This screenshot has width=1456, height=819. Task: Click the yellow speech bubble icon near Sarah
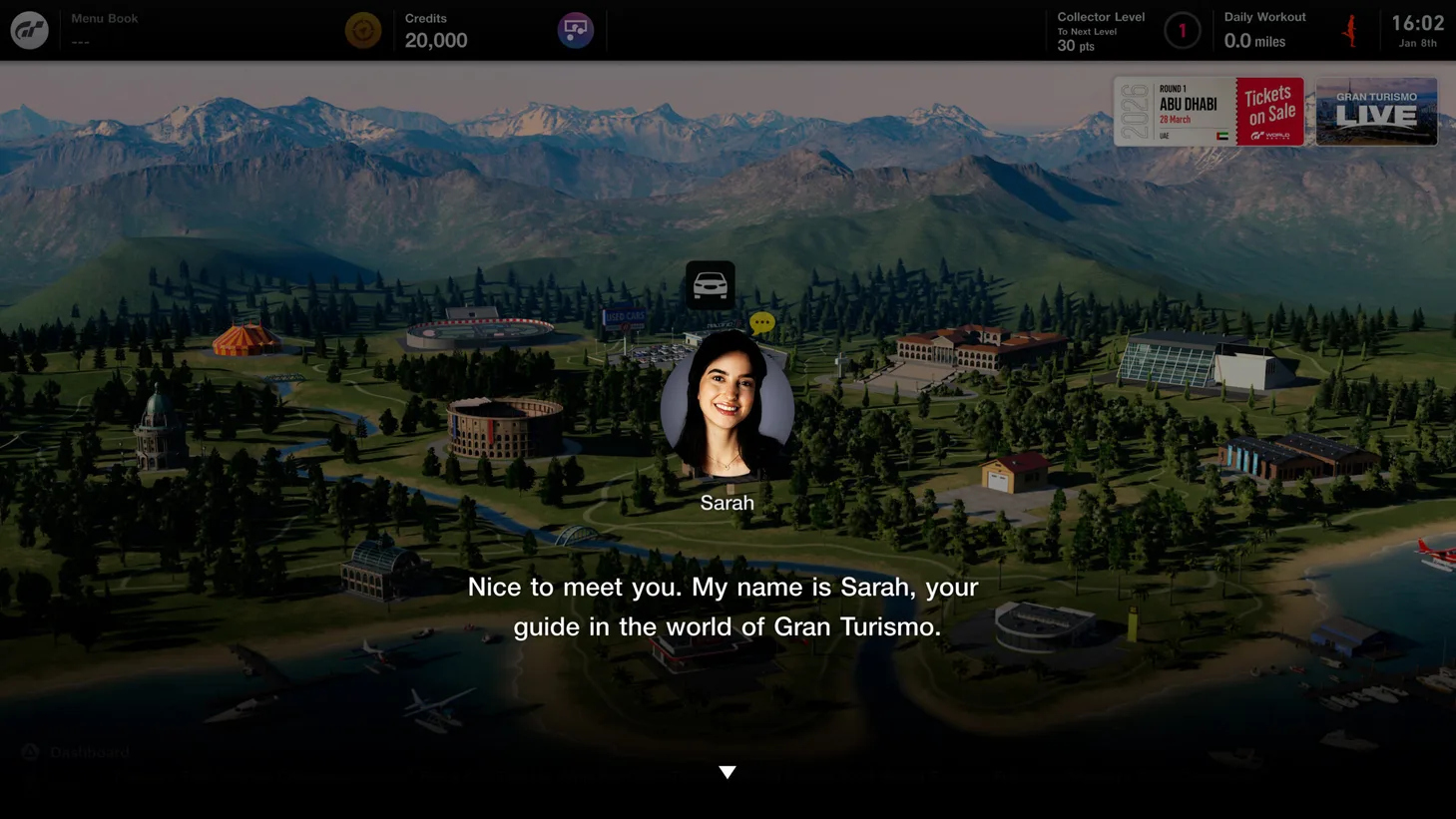761,322
